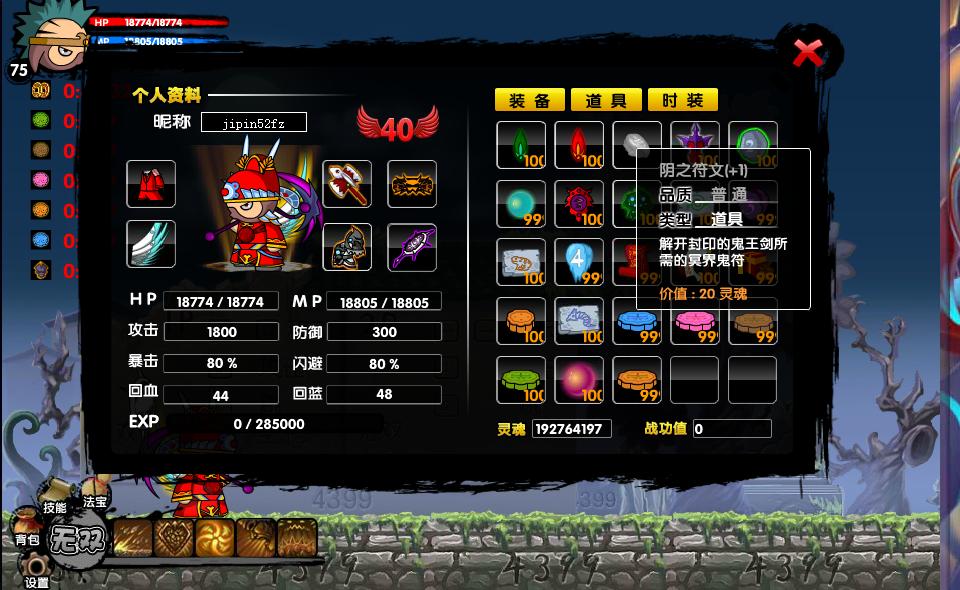Select the red flame item slot

(579, 145)
